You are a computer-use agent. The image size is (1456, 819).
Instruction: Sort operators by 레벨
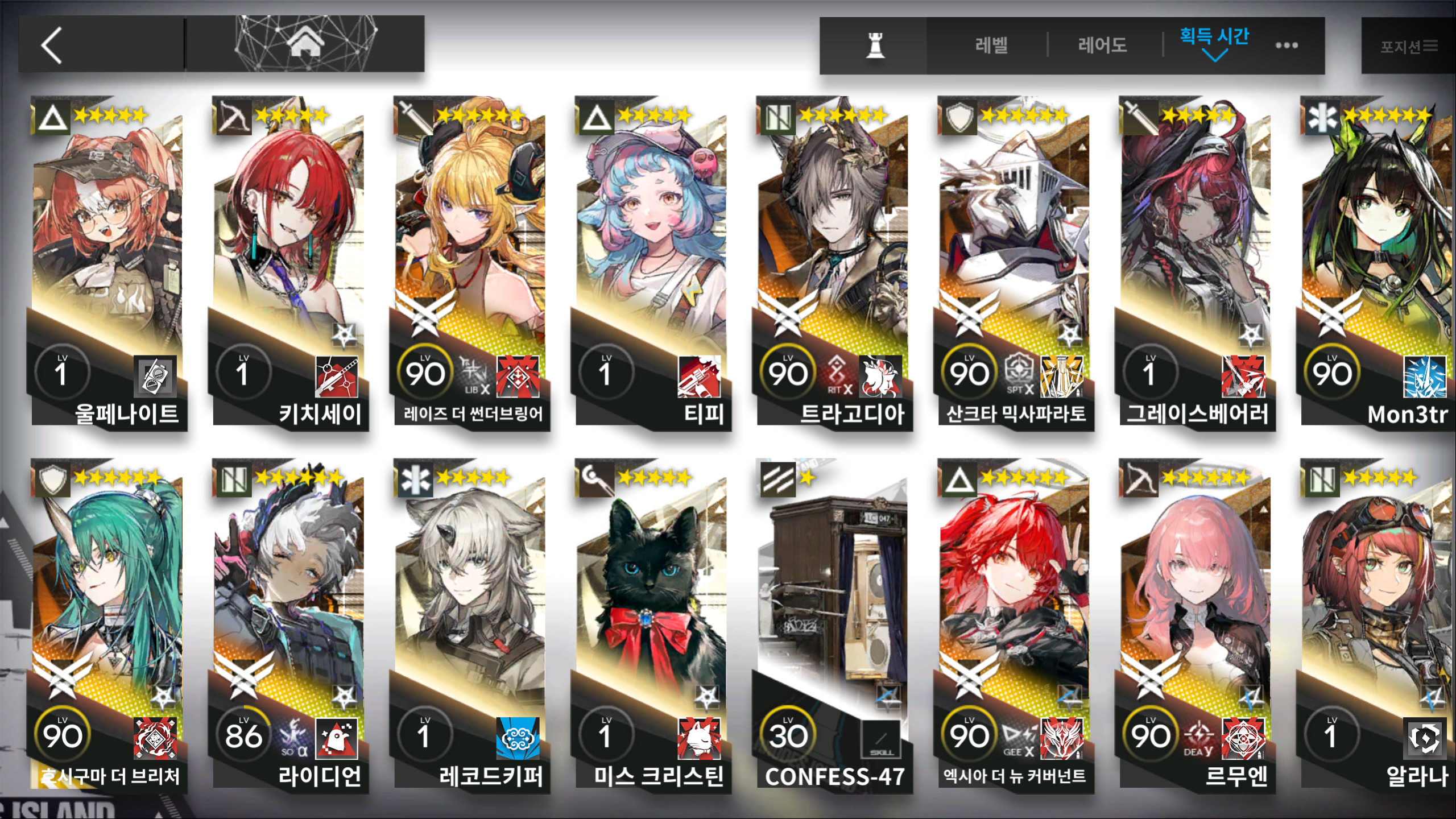click(991, 45)
